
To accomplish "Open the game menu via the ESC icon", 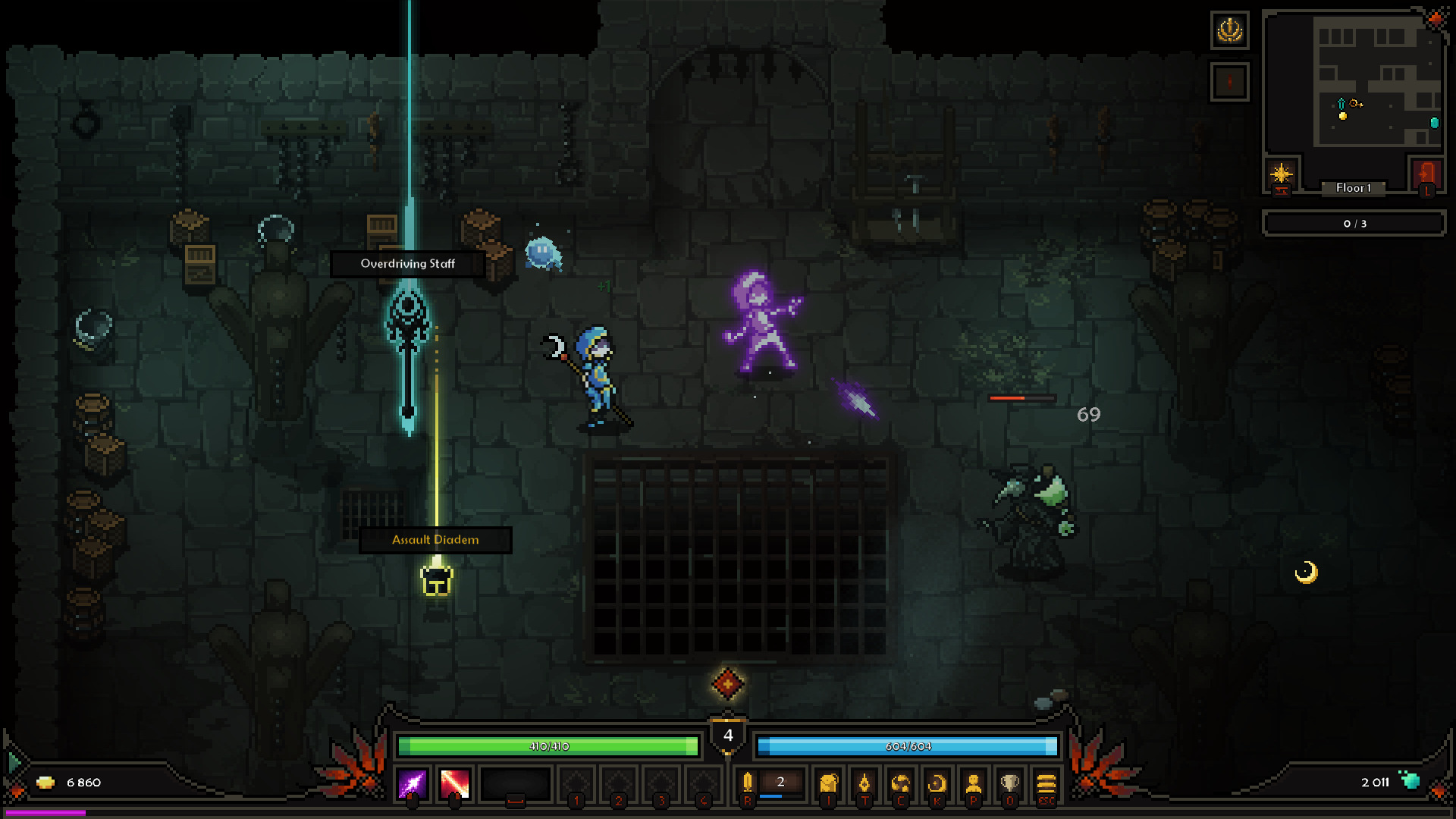I will (1047, 786).
